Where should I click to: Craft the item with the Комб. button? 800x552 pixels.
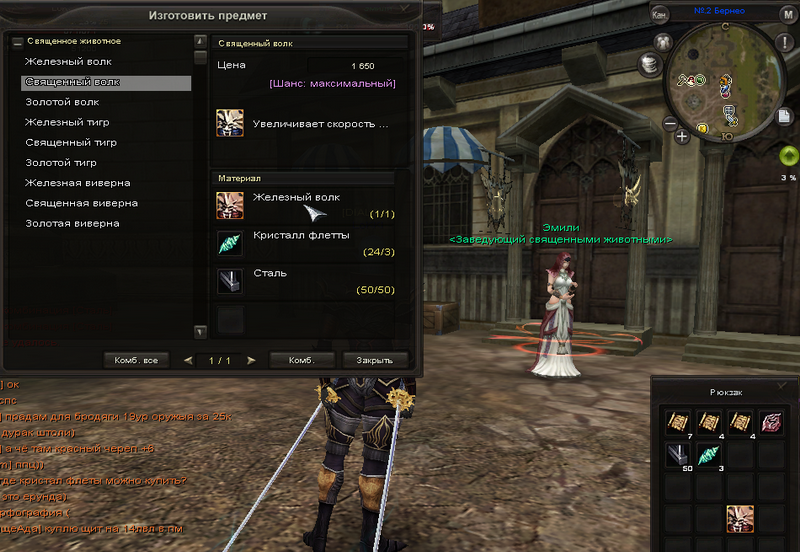pyautogui.click(x=302, y=360)
